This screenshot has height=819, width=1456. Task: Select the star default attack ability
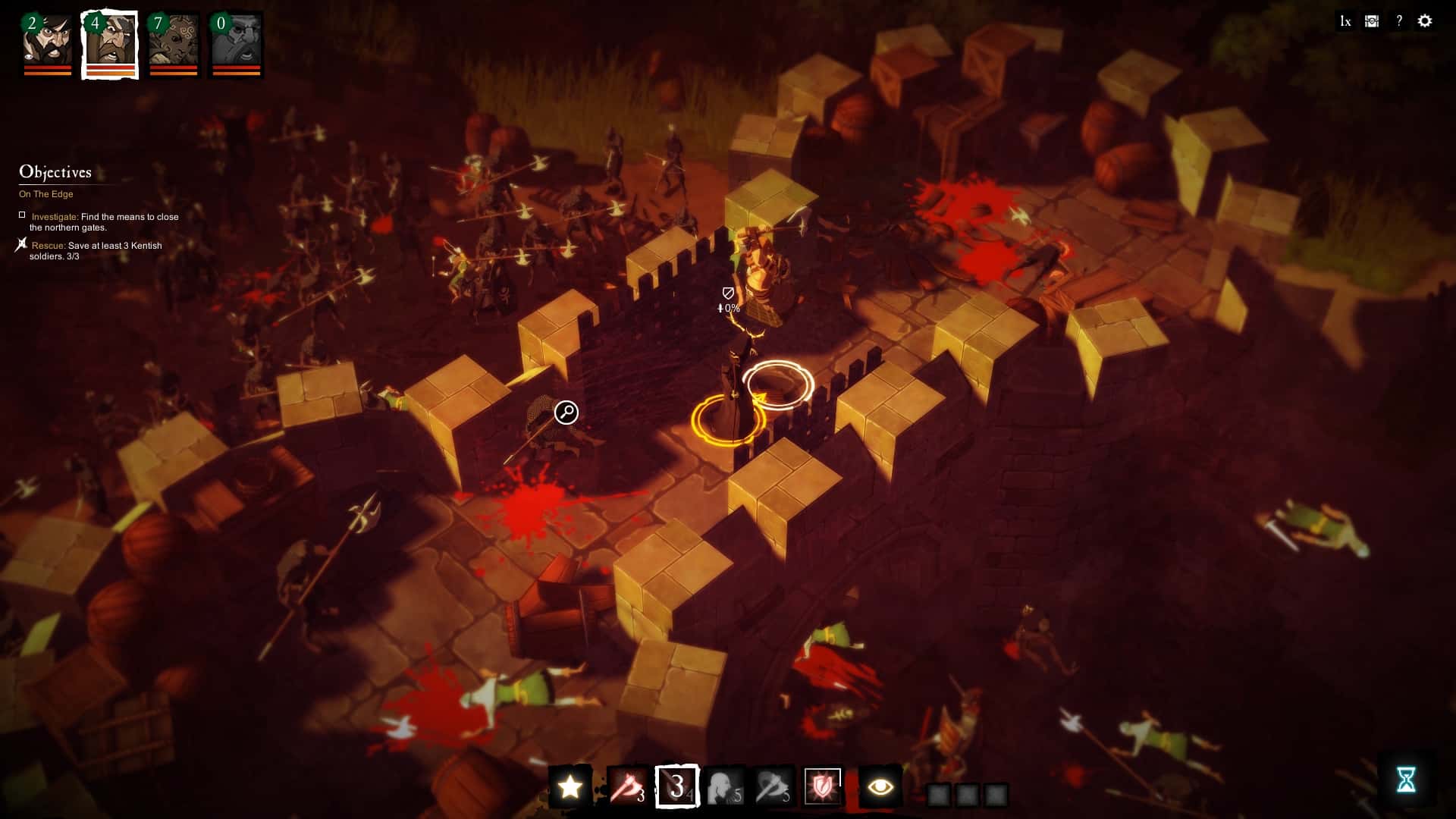coord(570,787)
